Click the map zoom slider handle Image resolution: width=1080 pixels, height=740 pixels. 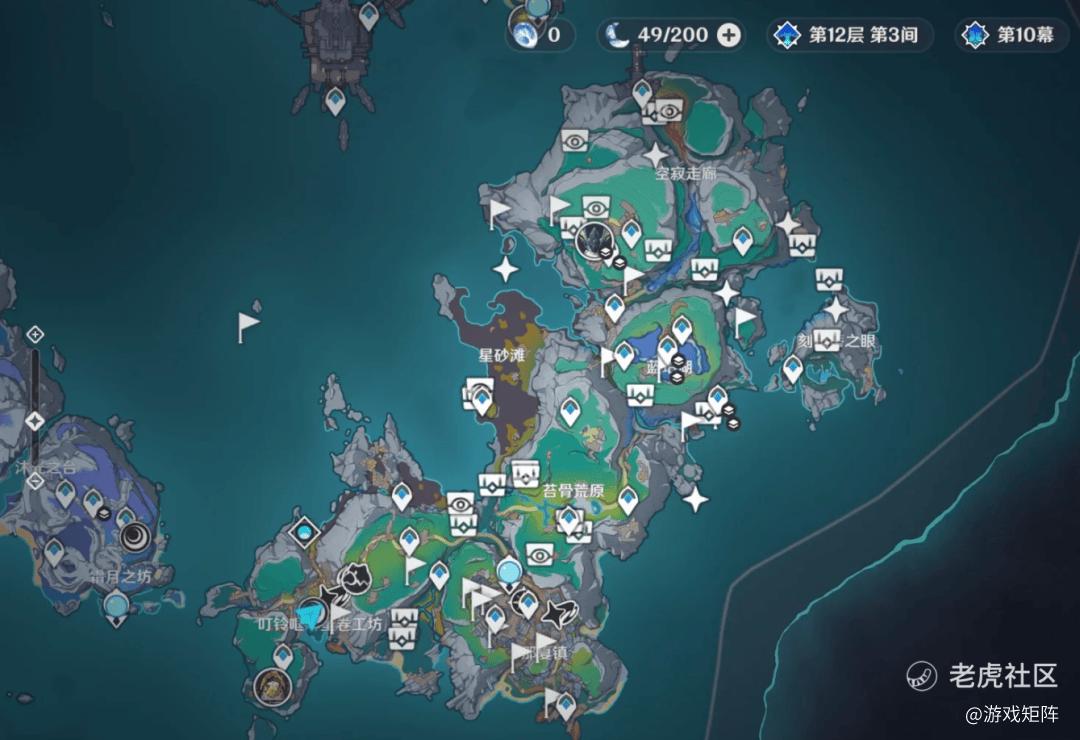[35, 421]
